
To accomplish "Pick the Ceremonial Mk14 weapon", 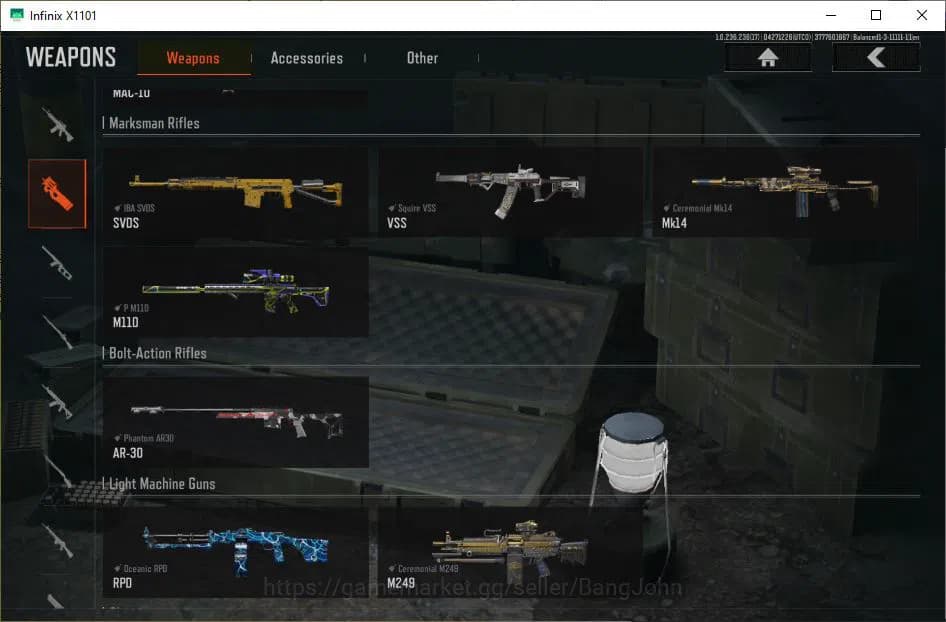I will tap(785, 192).
